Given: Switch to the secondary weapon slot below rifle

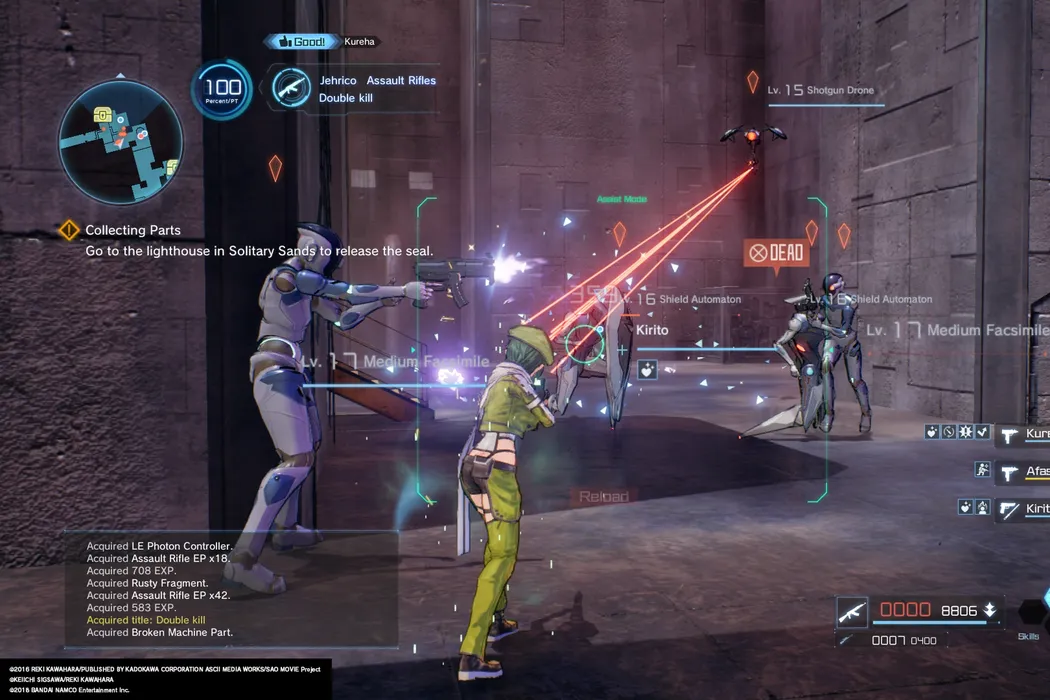Looking at the screenshot, I should pos(848,640).
